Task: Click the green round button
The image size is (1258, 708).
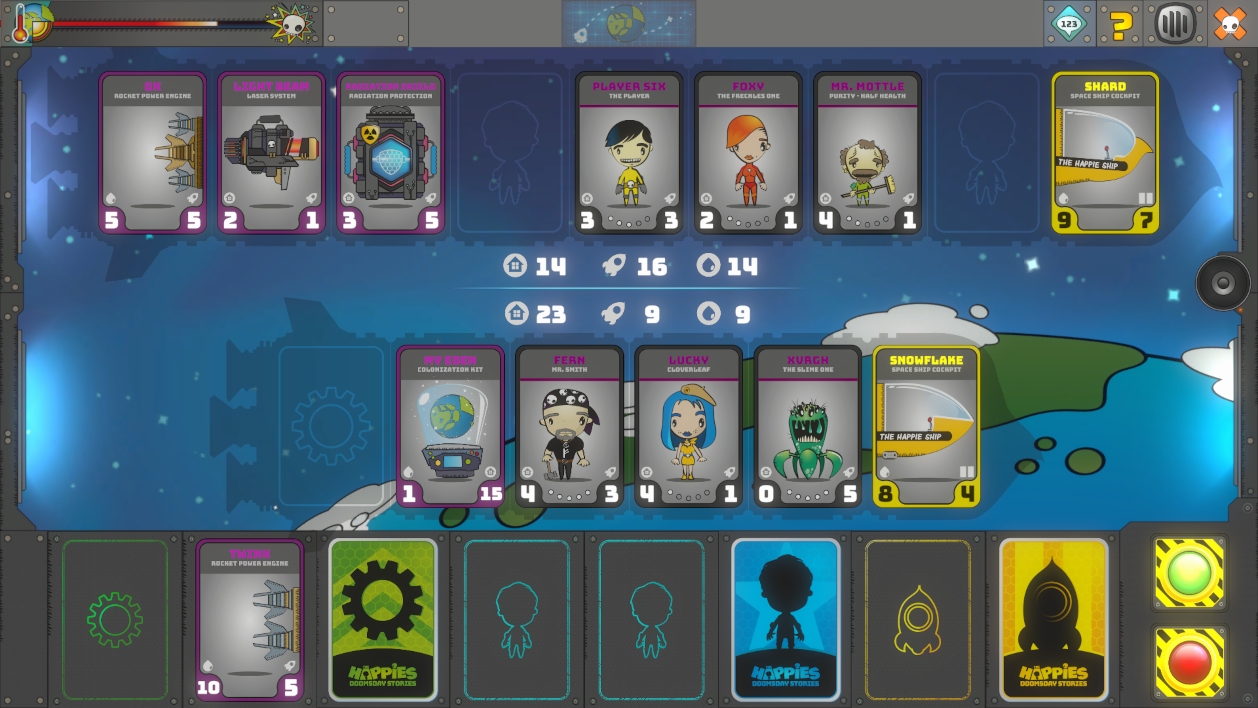Action: pos(1189,573)
